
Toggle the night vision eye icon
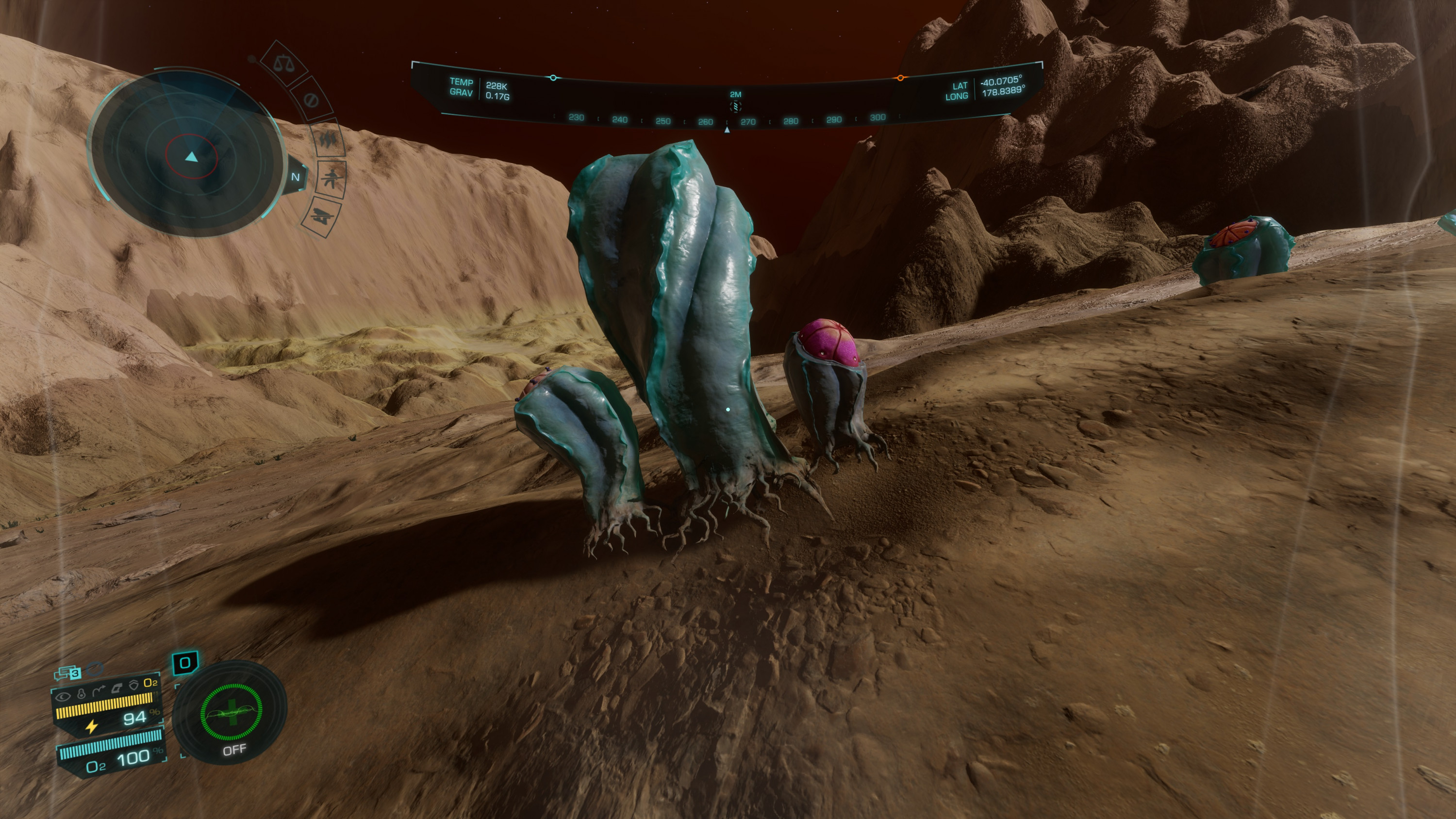point(62,696)
